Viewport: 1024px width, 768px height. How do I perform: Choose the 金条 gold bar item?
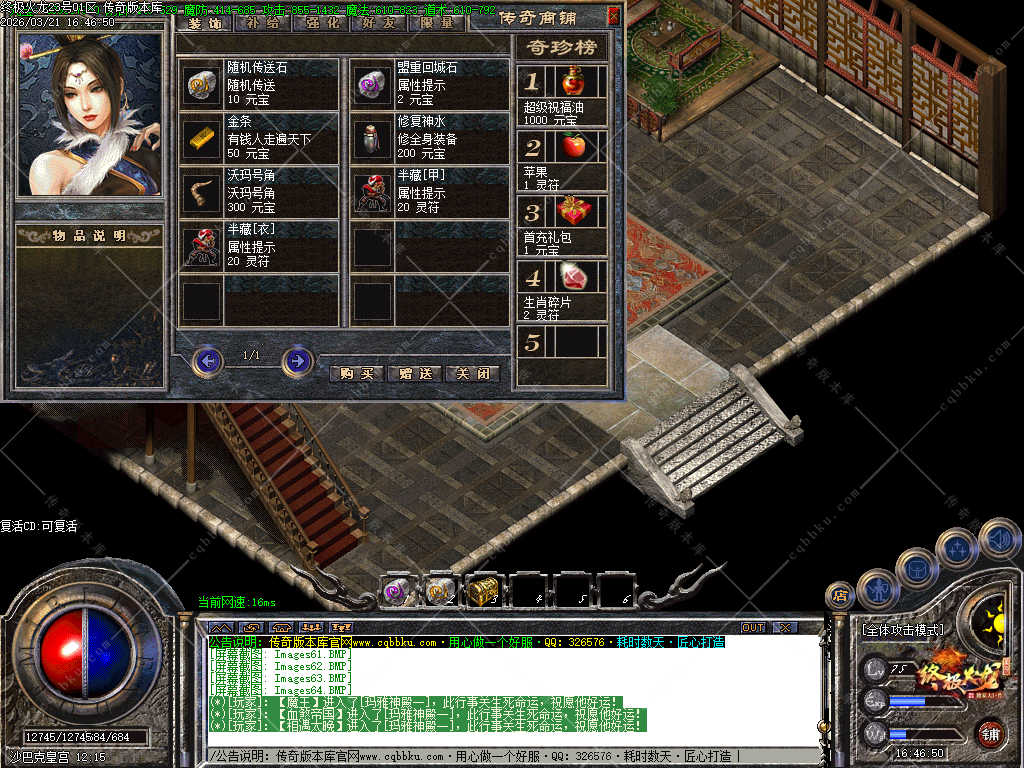click(x=258, y=137)
